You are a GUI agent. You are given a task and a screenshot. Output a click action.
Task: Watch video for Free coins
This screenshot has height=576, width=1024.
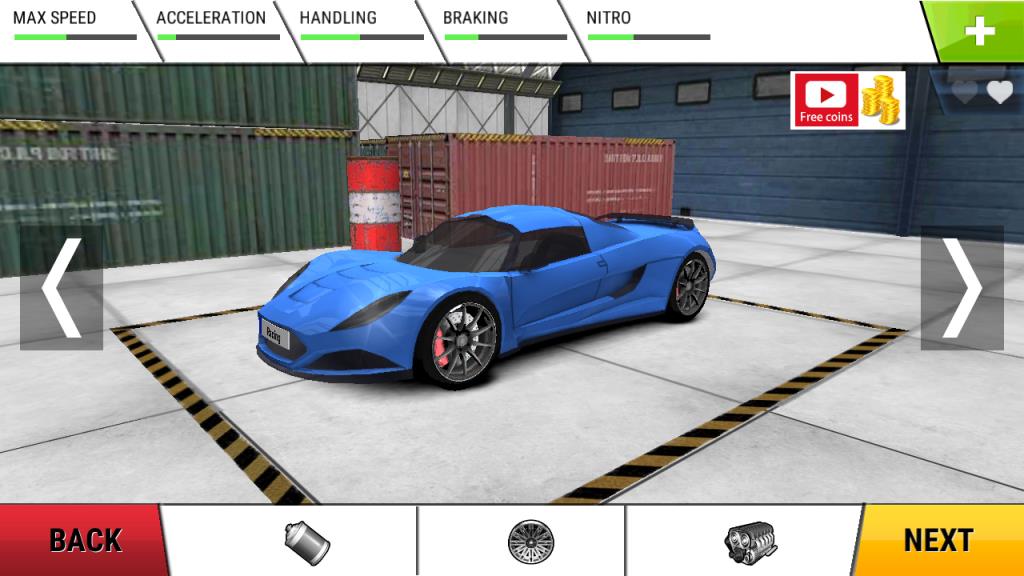847,100
